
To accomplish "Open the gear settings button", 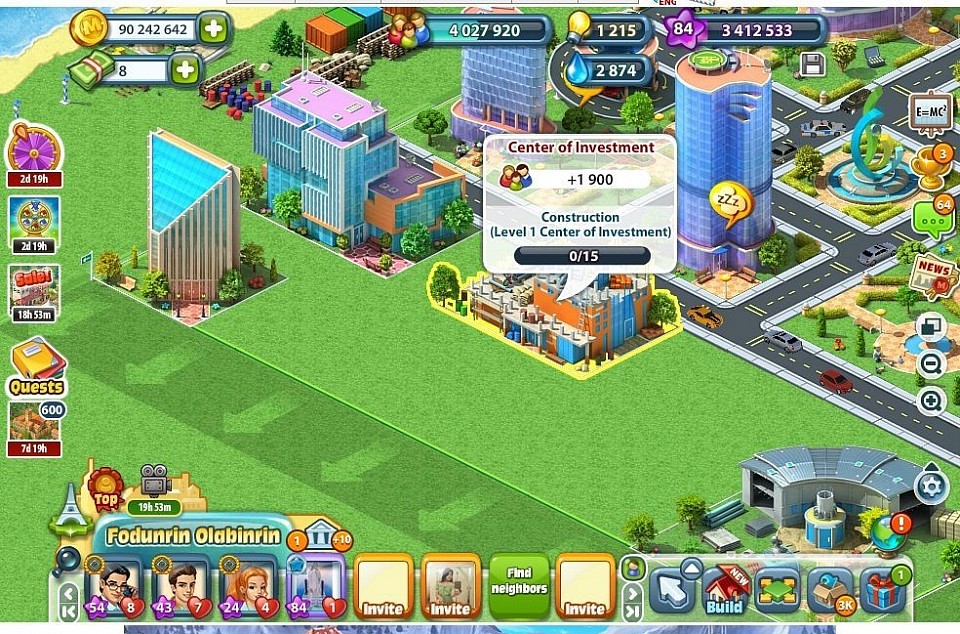I will (931, 487).
